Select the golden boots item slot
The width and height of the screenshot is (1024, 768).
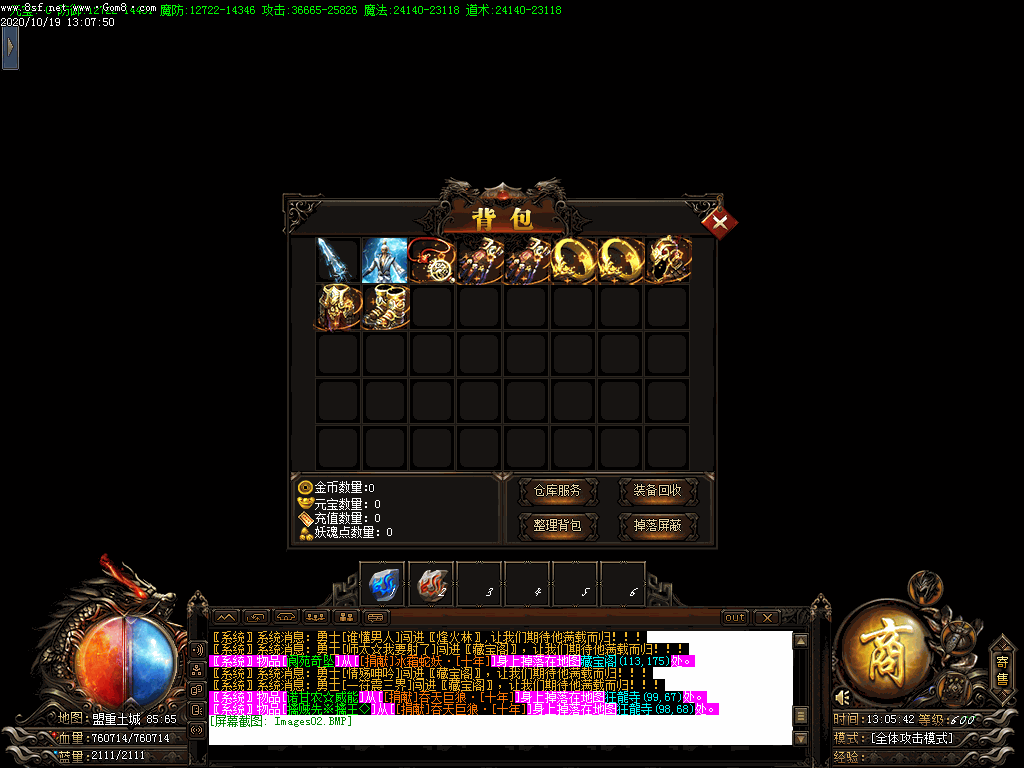coord(385,307)
